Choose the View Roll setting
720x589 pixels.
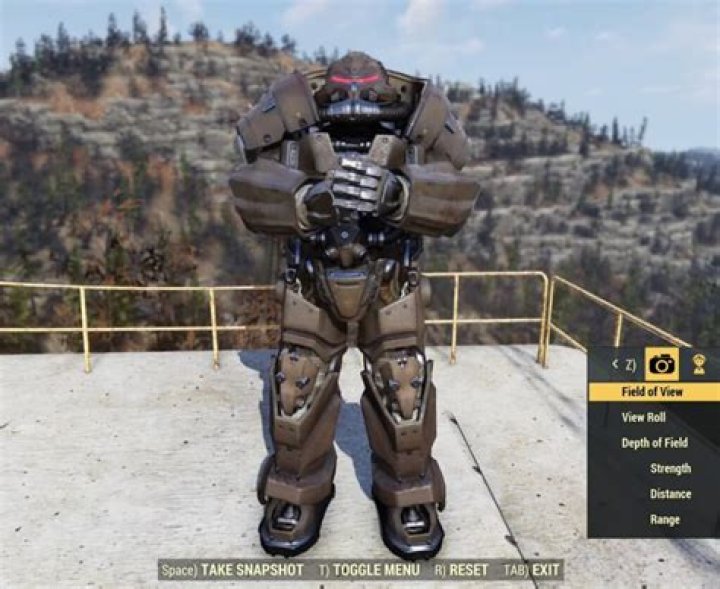(643, 417)
